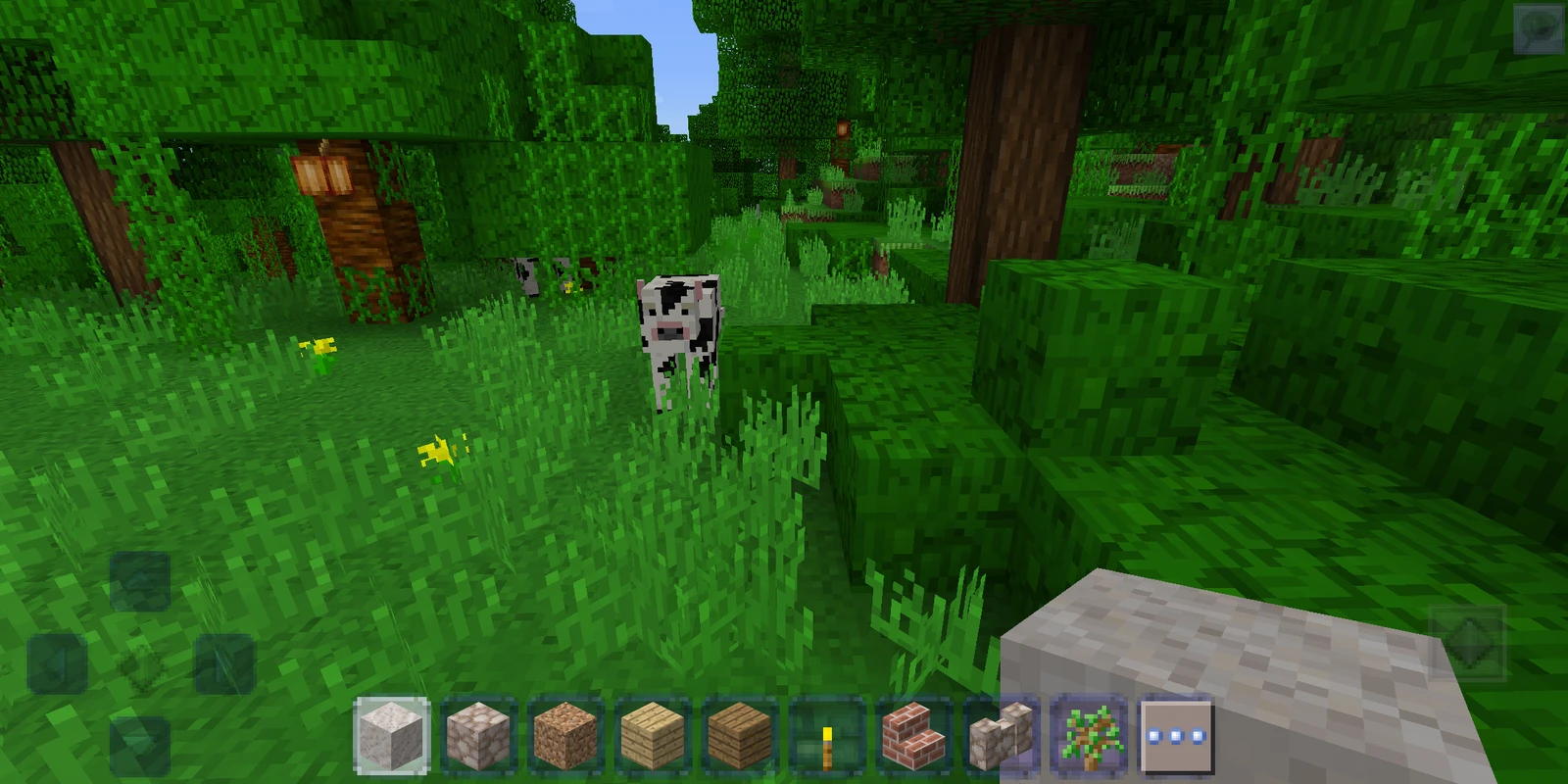Image resolution: width=1568 pixels, height=784 pixels.
Task: Select the light wooden planks slot
Action: click(x=652, y=736)
